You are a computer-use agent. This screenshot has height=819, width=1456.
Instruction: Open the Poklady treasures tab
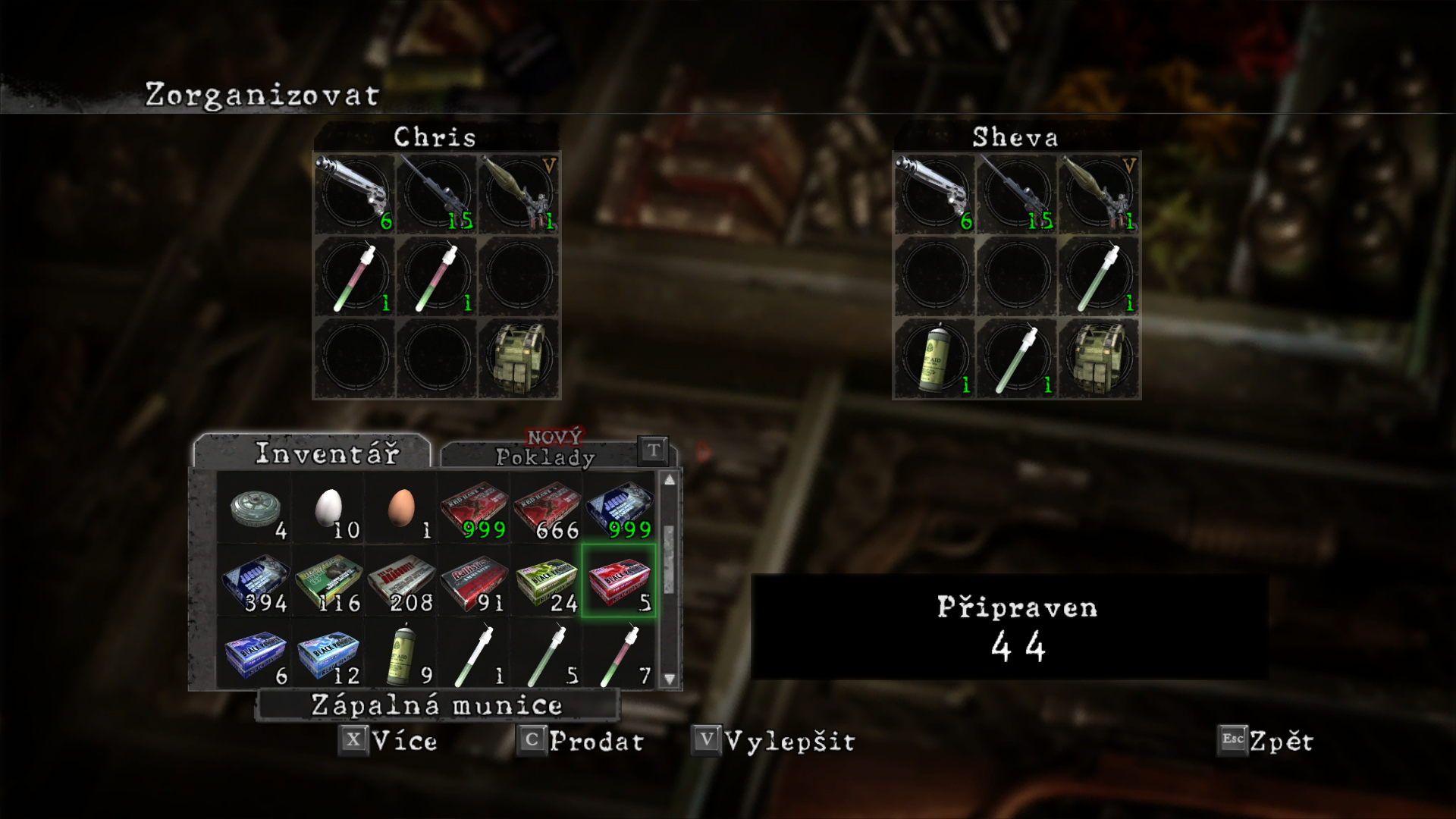544,456
